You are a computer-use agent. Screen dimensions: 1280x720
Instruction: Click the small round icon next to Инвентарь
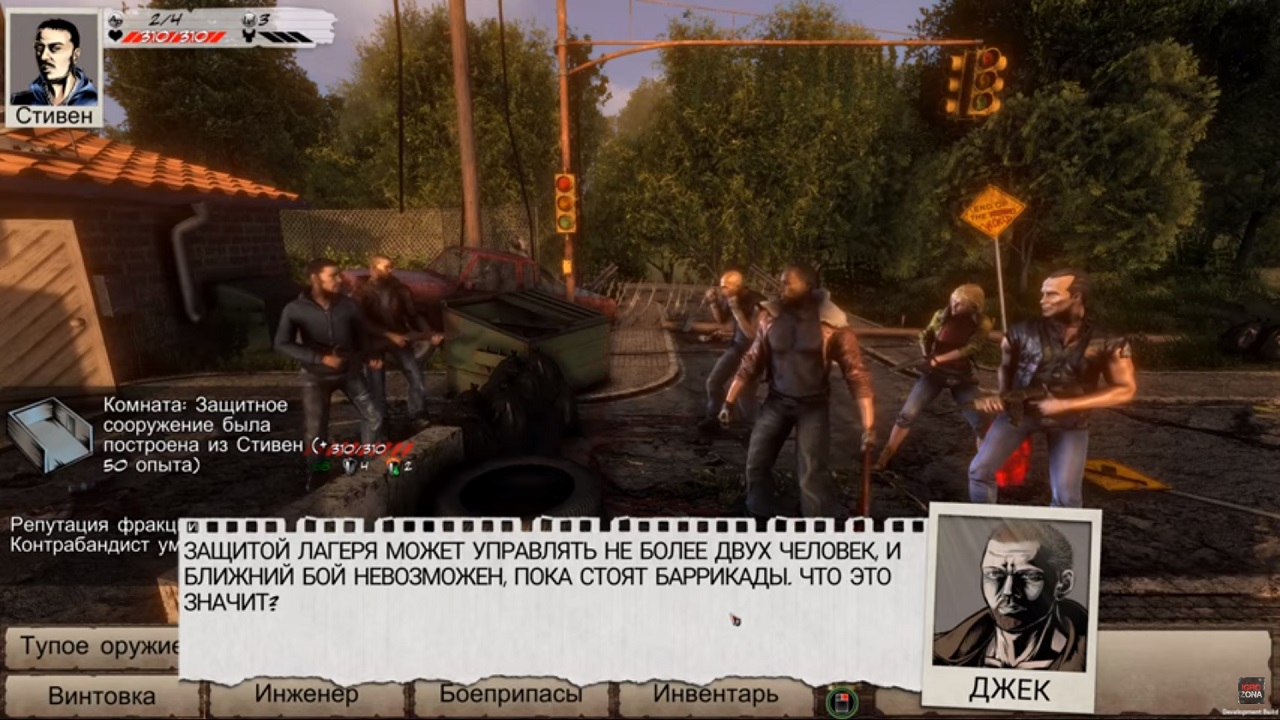click(842, 701)
